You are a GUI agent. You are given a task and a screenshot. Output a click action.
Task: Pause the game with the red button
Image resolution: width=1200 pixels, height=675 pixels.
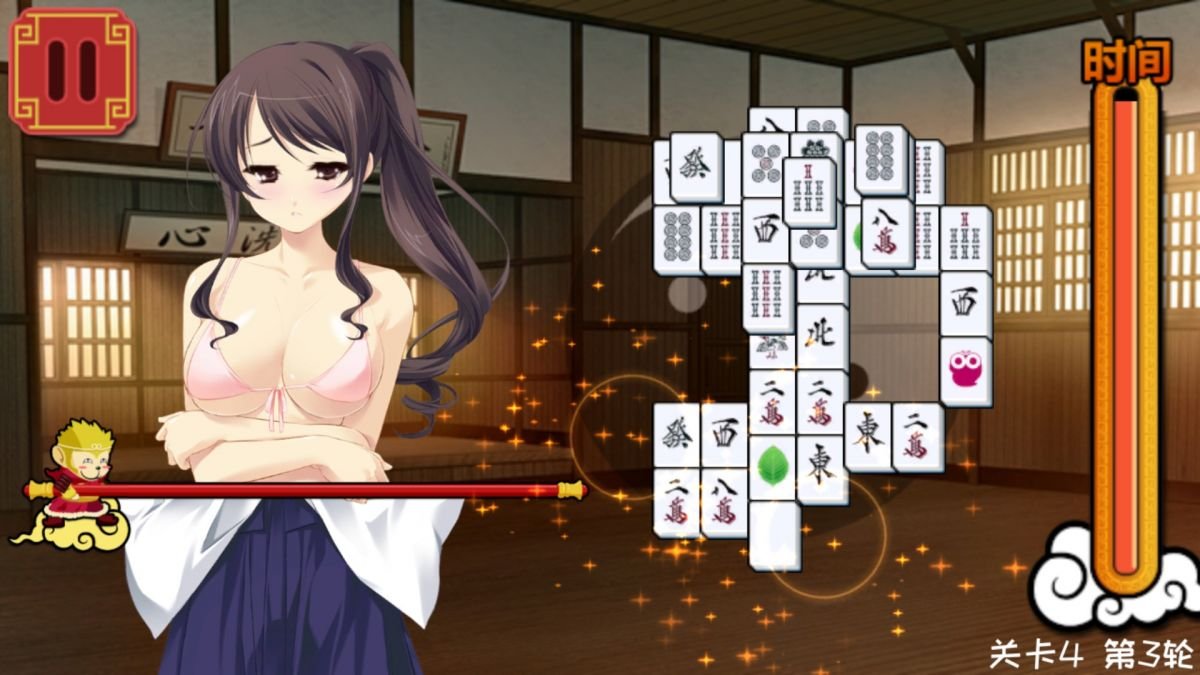point(72,70)
